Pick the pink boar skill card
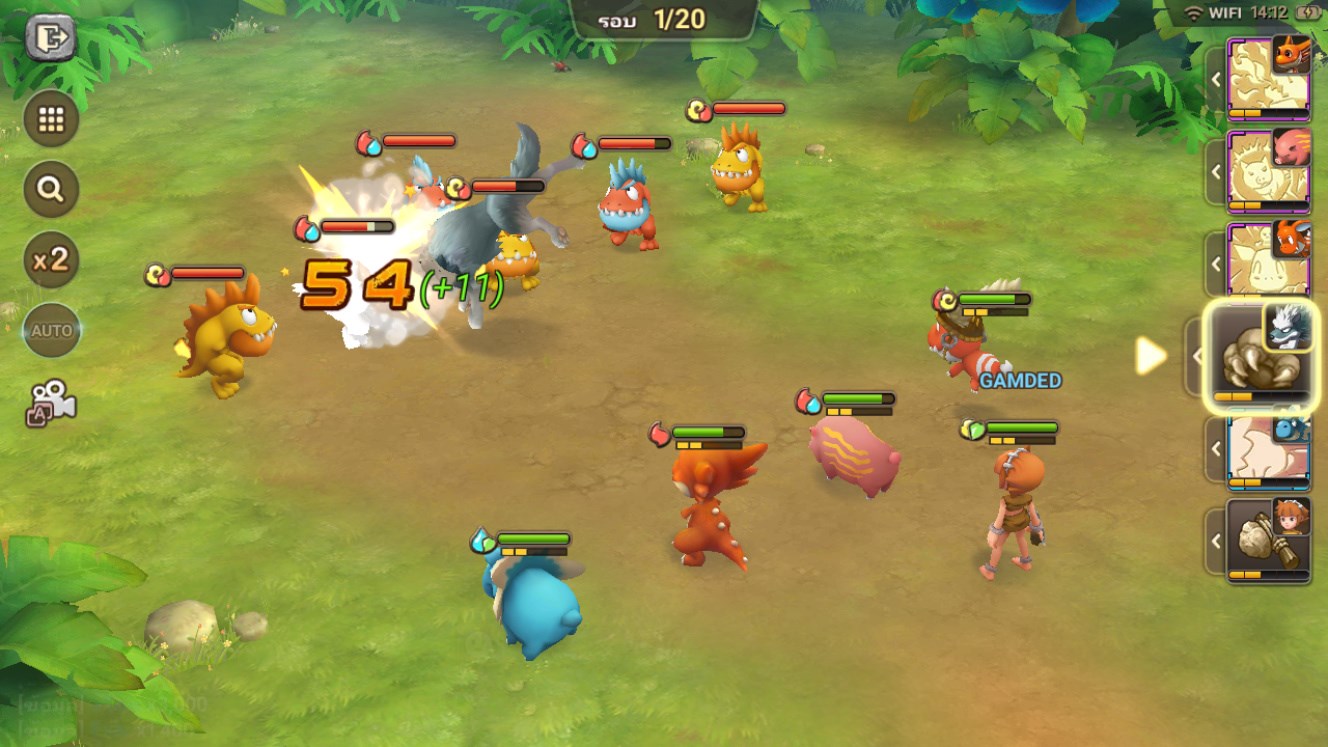1328x747 pixels. click(1269, 171)
